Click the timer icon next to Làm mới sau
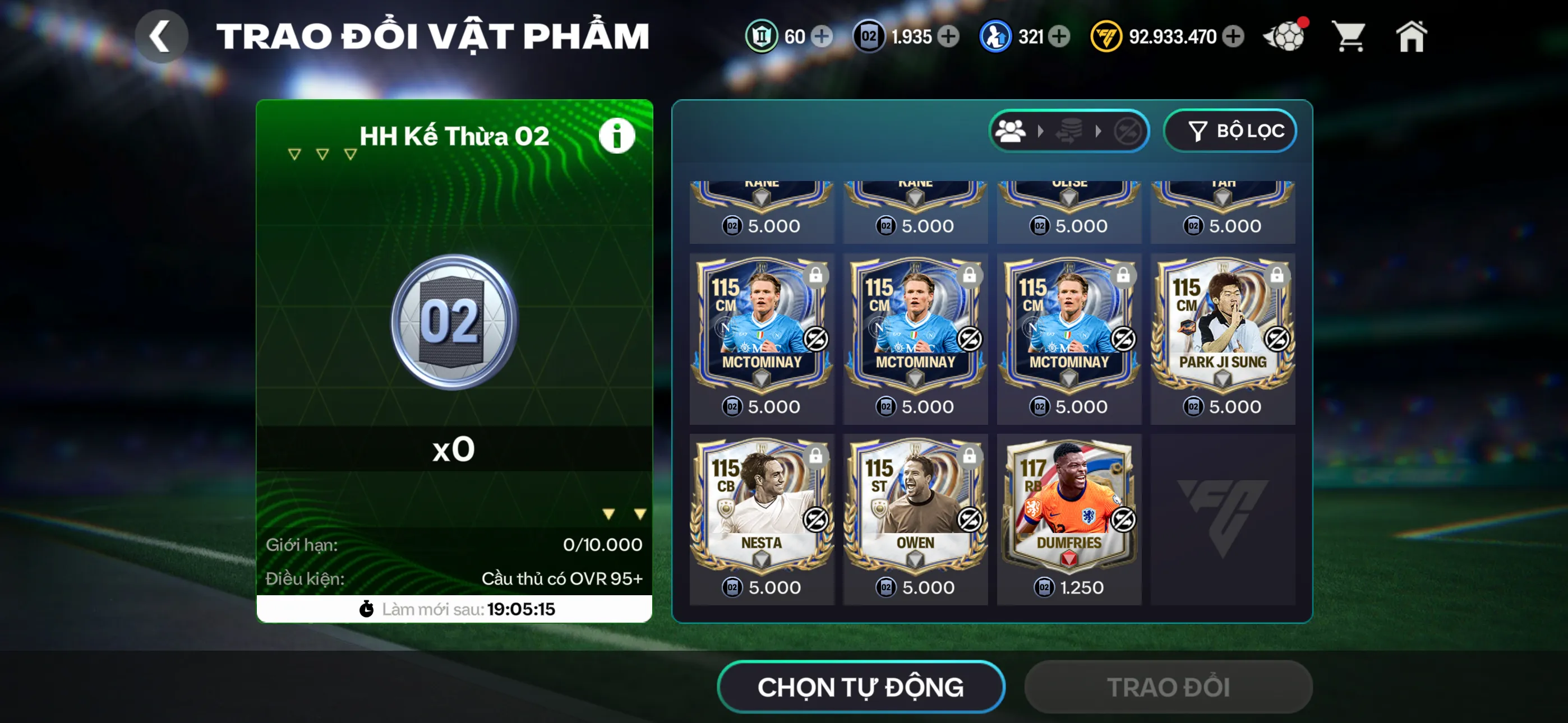1568x723 pixels. tap(366, 609)
